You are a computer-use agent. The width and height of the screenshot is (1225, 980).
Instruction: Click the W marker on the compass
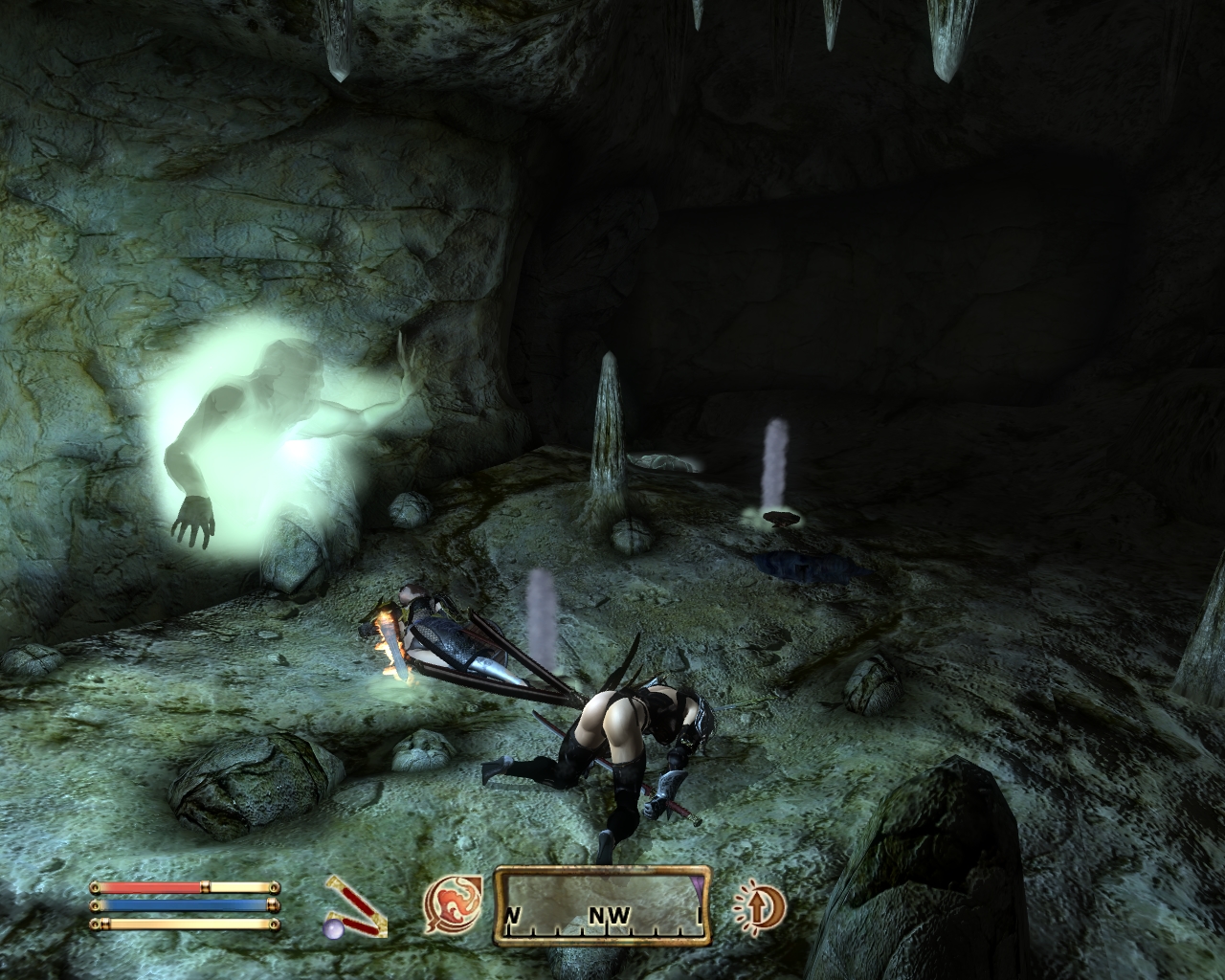tap(512, 915)
